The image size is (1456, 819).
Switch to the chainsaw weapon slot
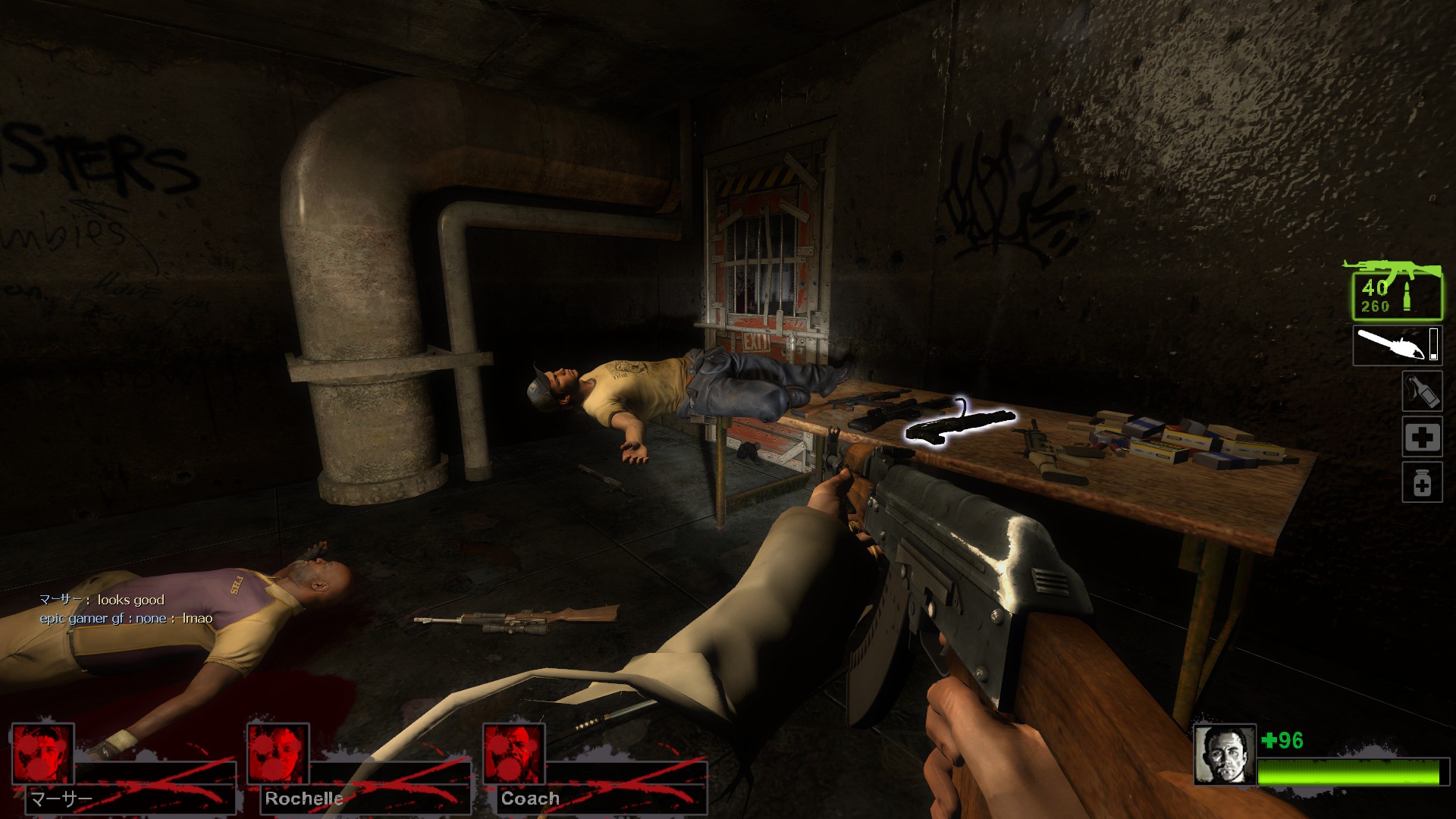[1396, 346]
